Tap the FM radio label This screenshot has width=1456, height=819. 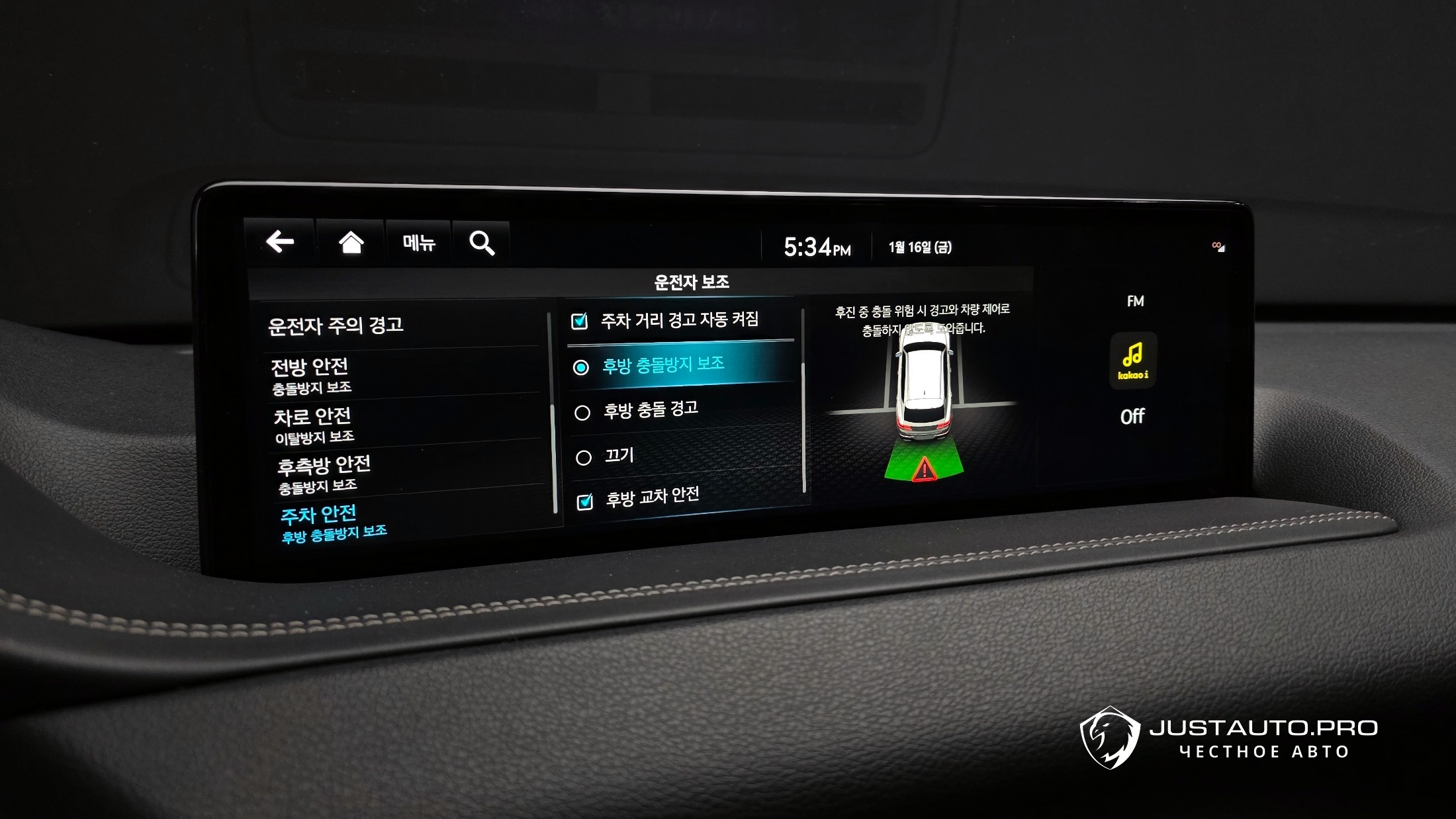point(1135,302)
